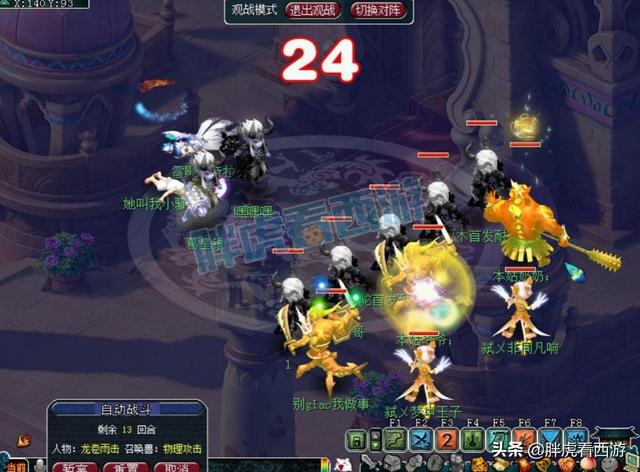The width and height of the screenshot is (640, 472).
Task: Click the 退出观战 exit spectating button
Action: [x=313, y=10]
